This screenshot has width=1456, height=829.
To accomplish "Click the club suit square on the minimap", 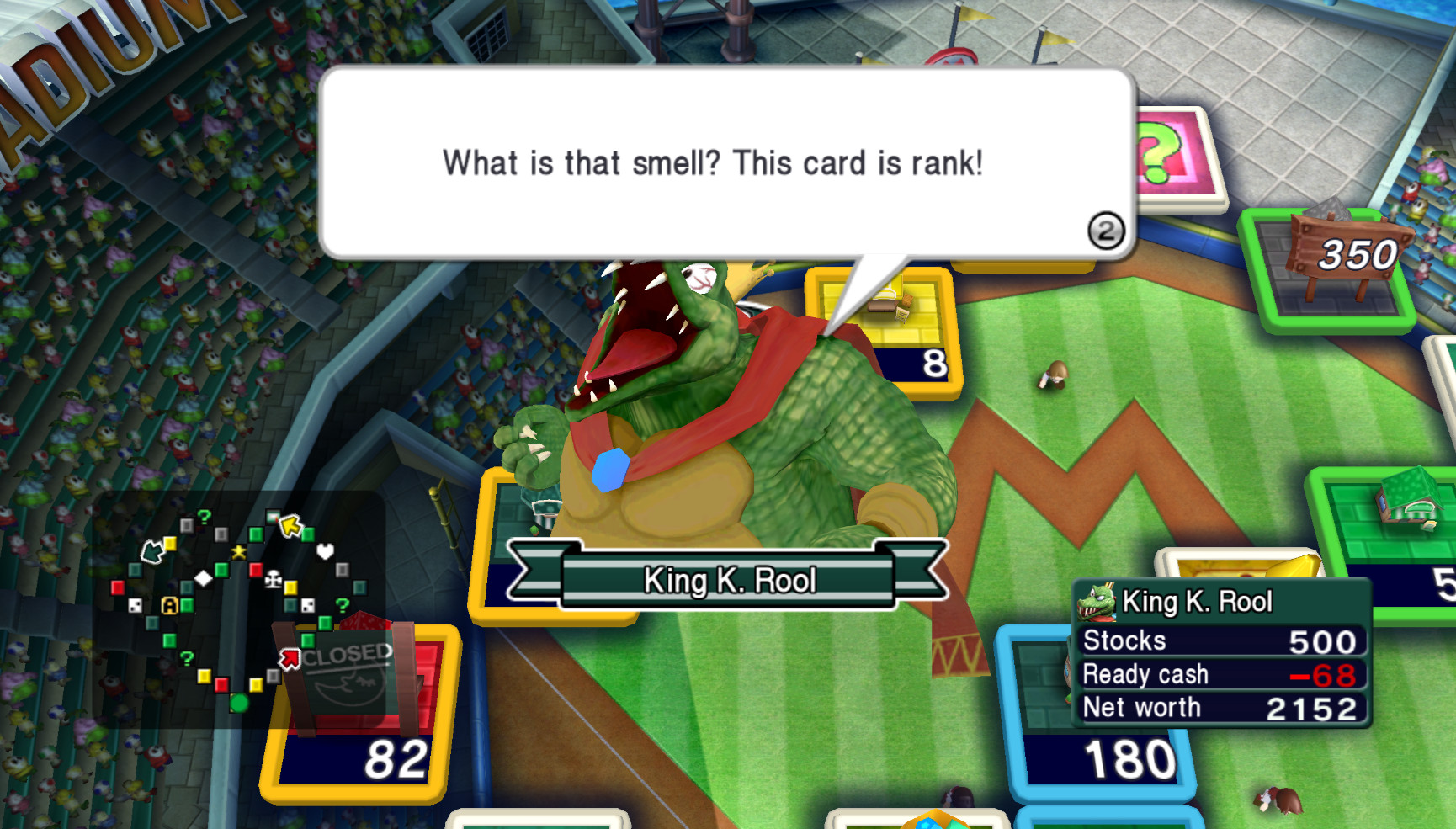I will coord(274,580).
